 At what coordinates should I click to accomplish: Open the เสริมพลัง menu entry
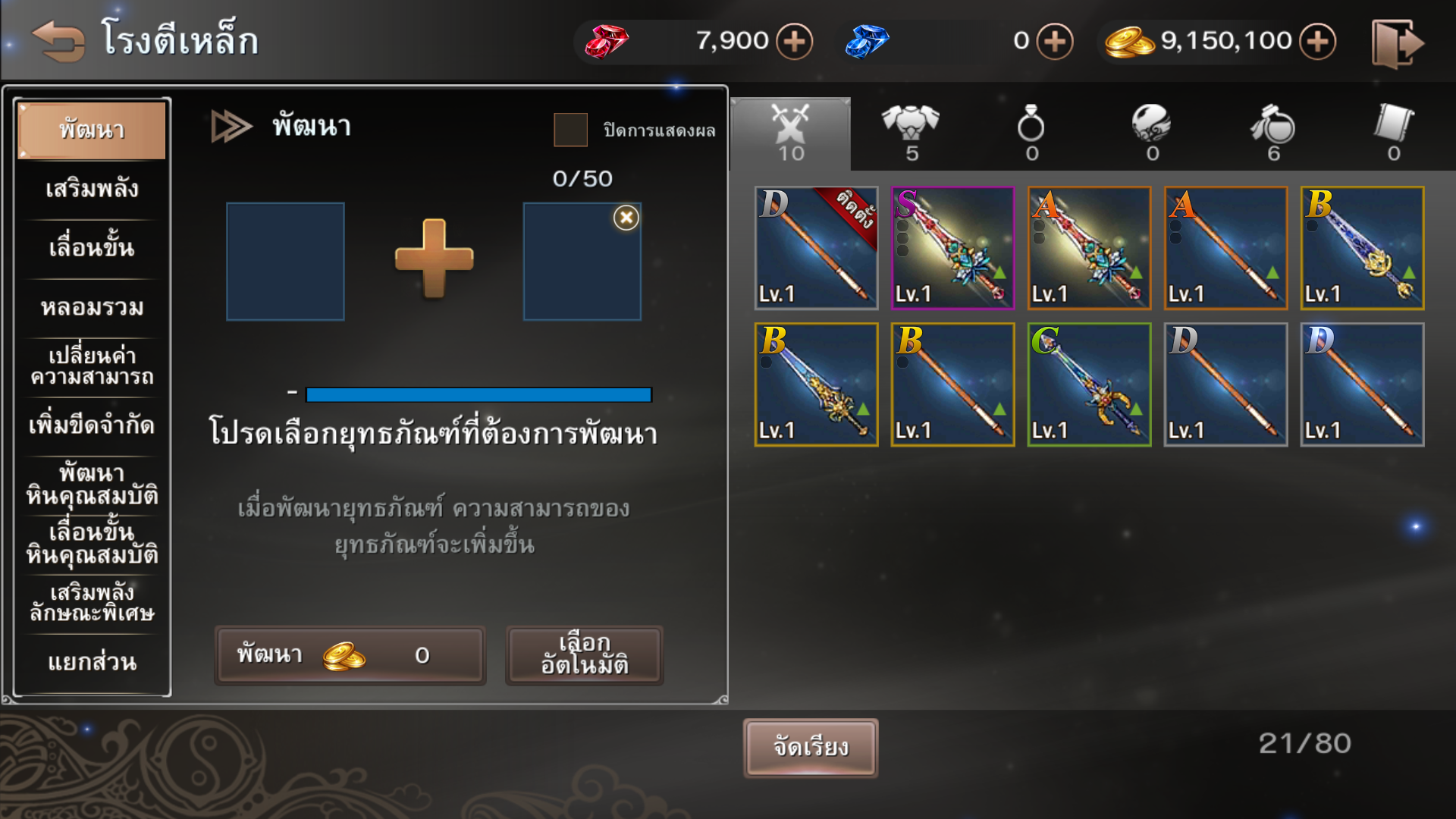[x=92, y=189]
